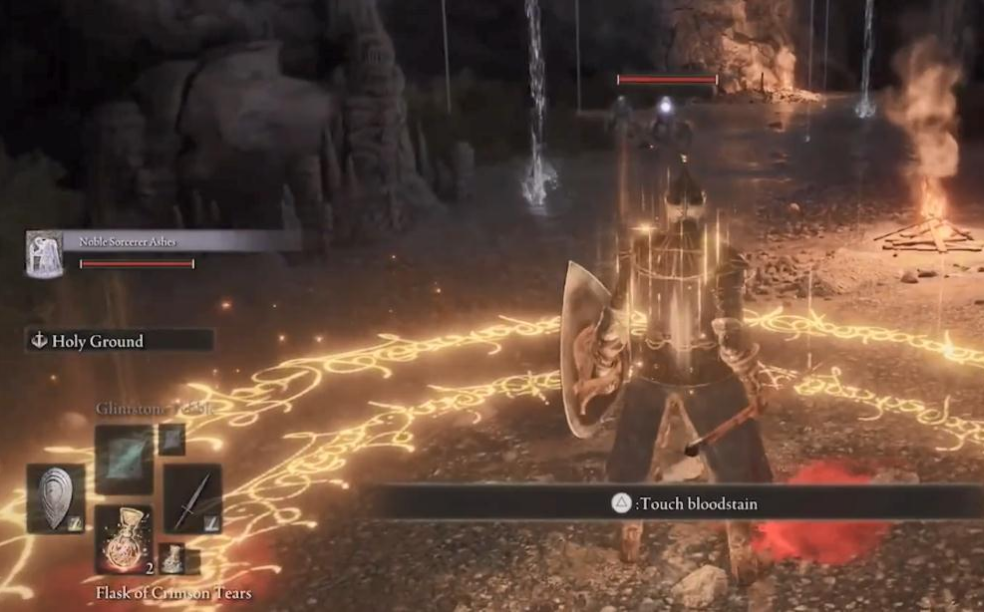Click the left-hand shield equipment slot
This screenshot has width=984, height=613.
click(56, 498)
